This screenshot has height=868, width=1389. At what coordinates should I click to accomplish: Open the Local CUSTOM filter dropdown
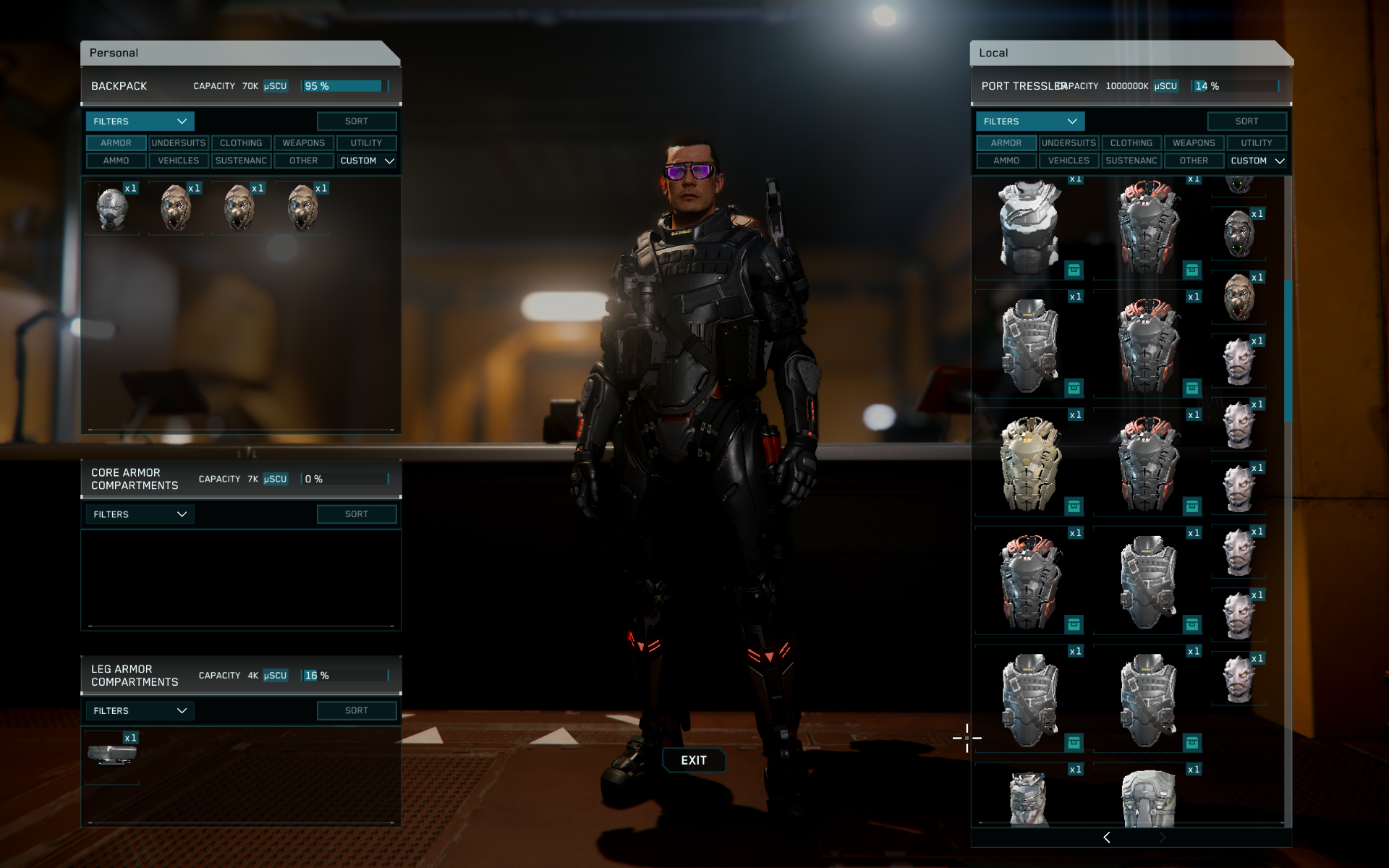point(1257,161)
